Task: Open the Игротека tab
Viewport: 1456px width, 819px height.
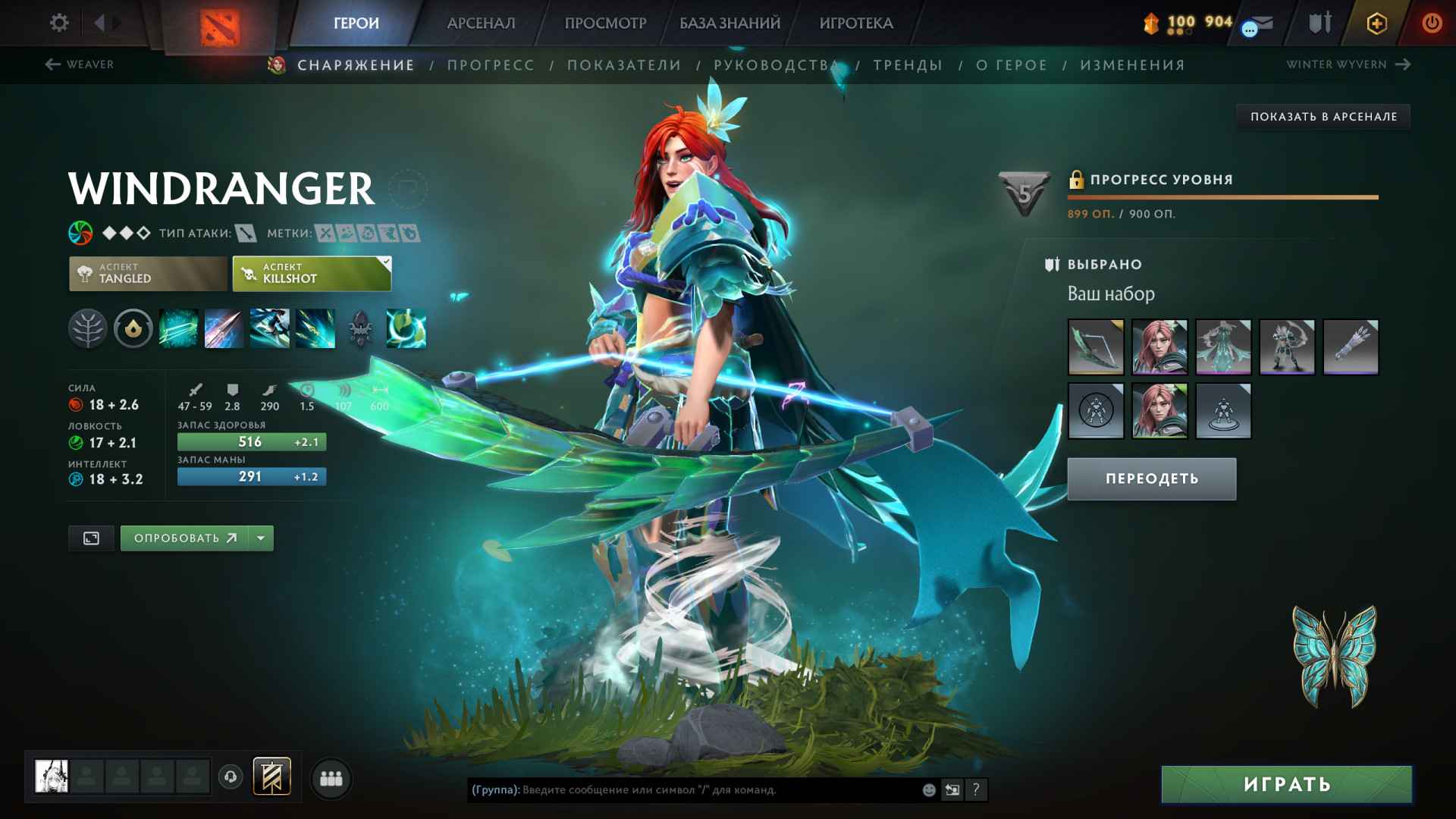Action: coord(856,23)
